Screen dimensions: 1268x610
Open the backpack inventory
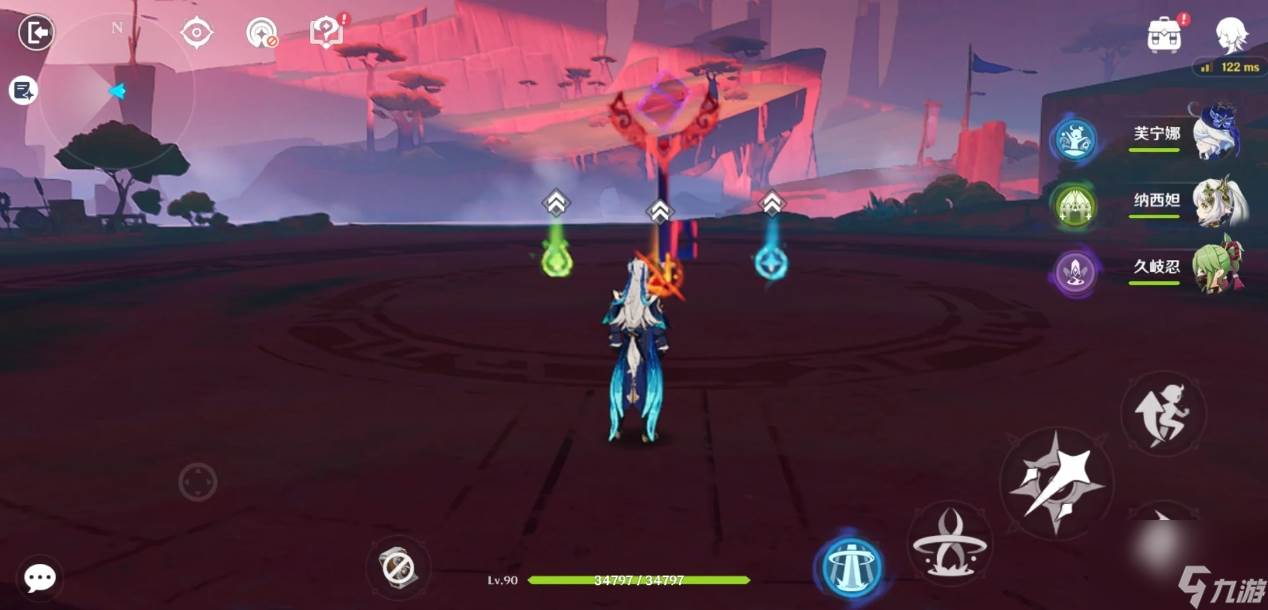click(1163, 35)
